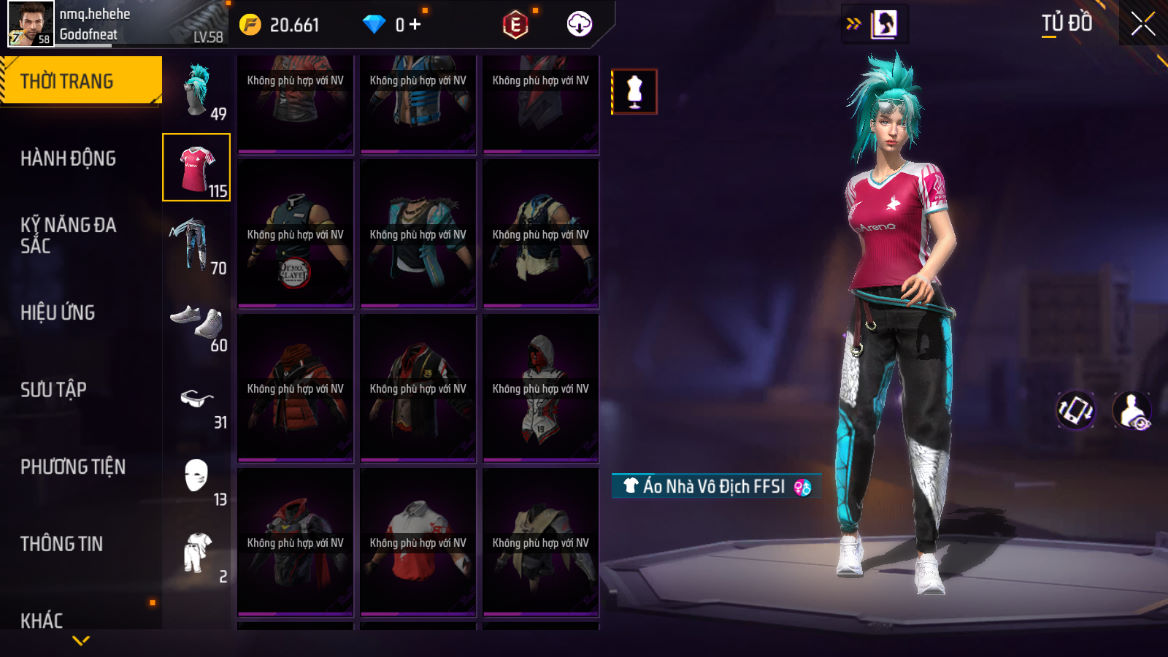
Task: Open the player profile avatar
Action: (x=31, y=23)
